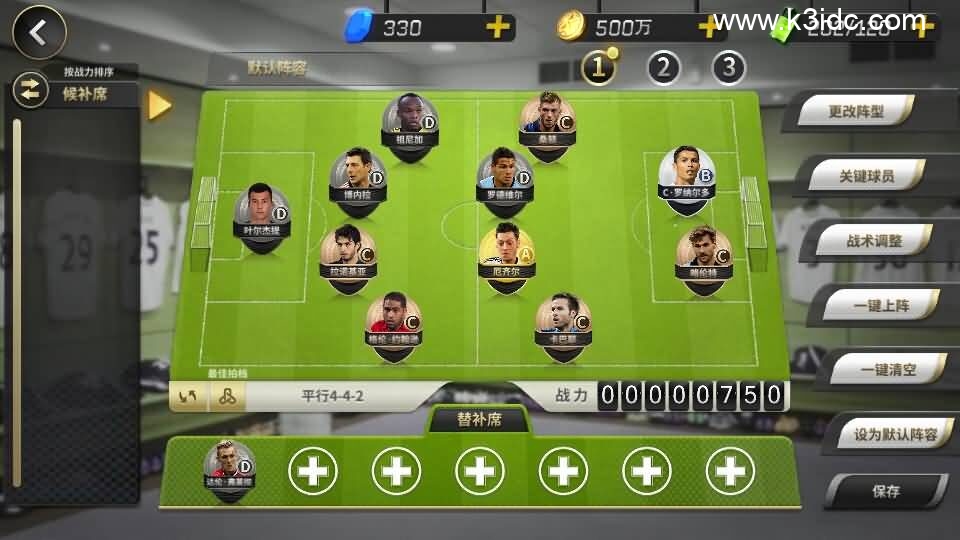
Task: Click the swap arrows icon left of formation
Action: pyautogui.click(x=188, y=396)
